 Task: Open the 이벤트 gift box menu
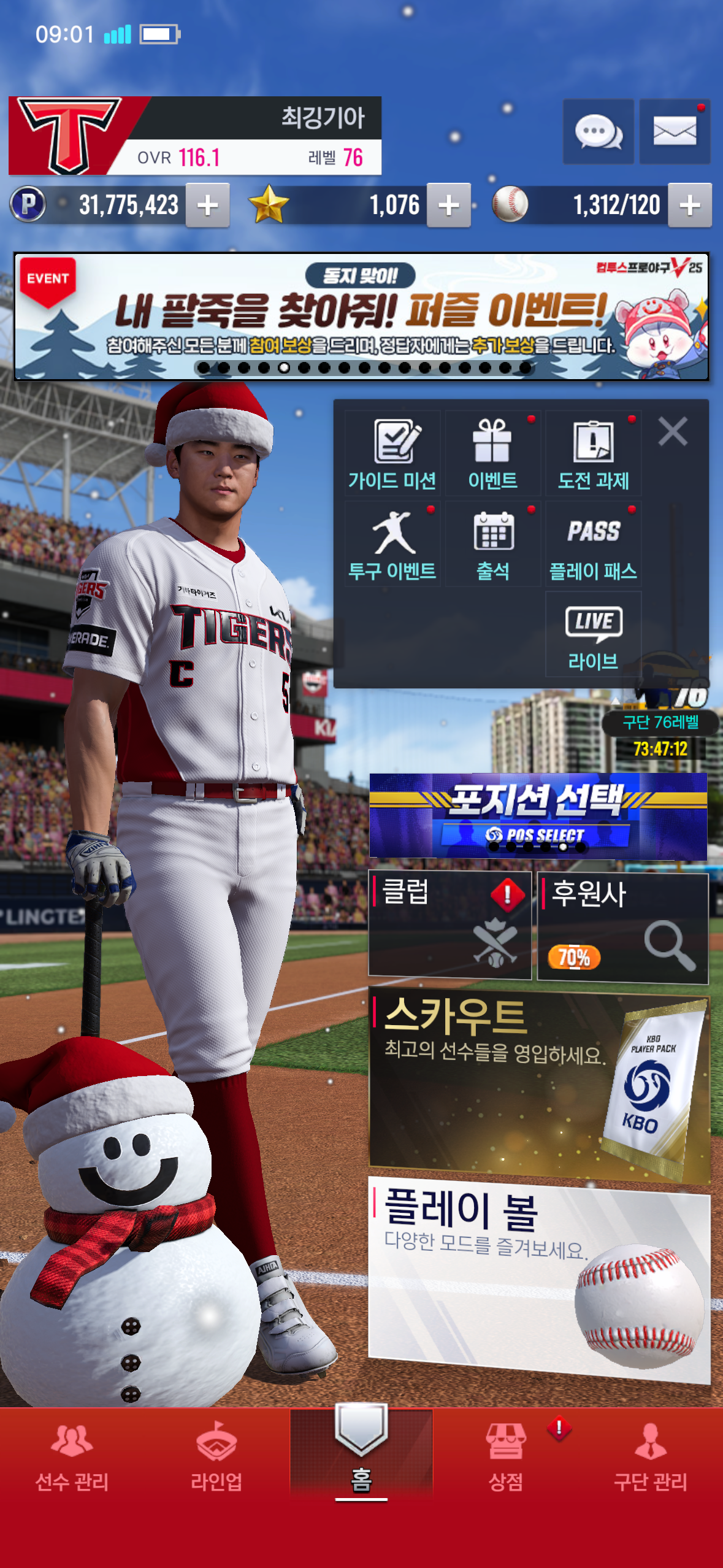point(492,454)
